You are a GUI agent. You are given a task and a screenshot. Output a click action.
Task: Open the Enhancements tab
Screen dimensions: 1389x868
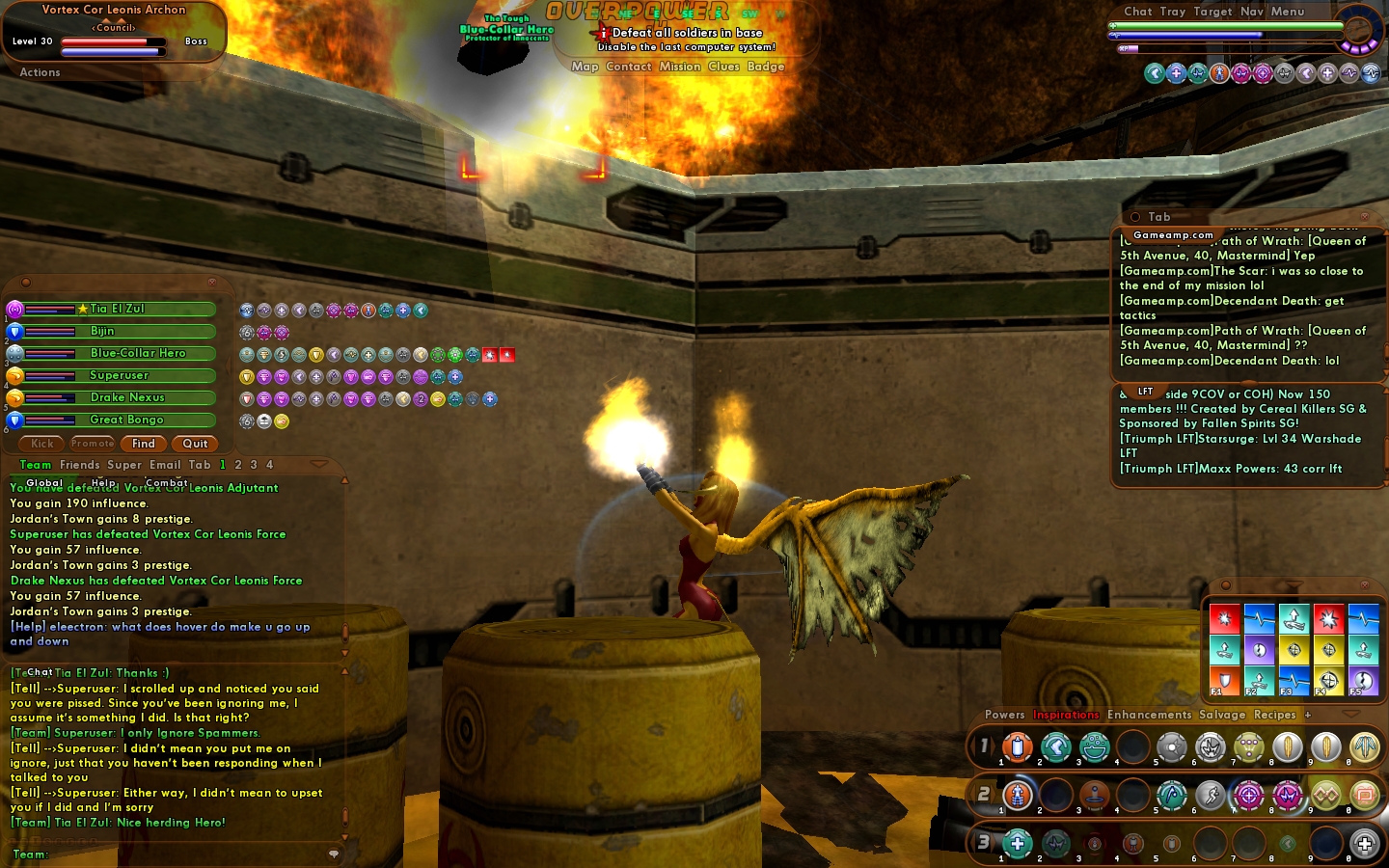(x=1150, y=715)
